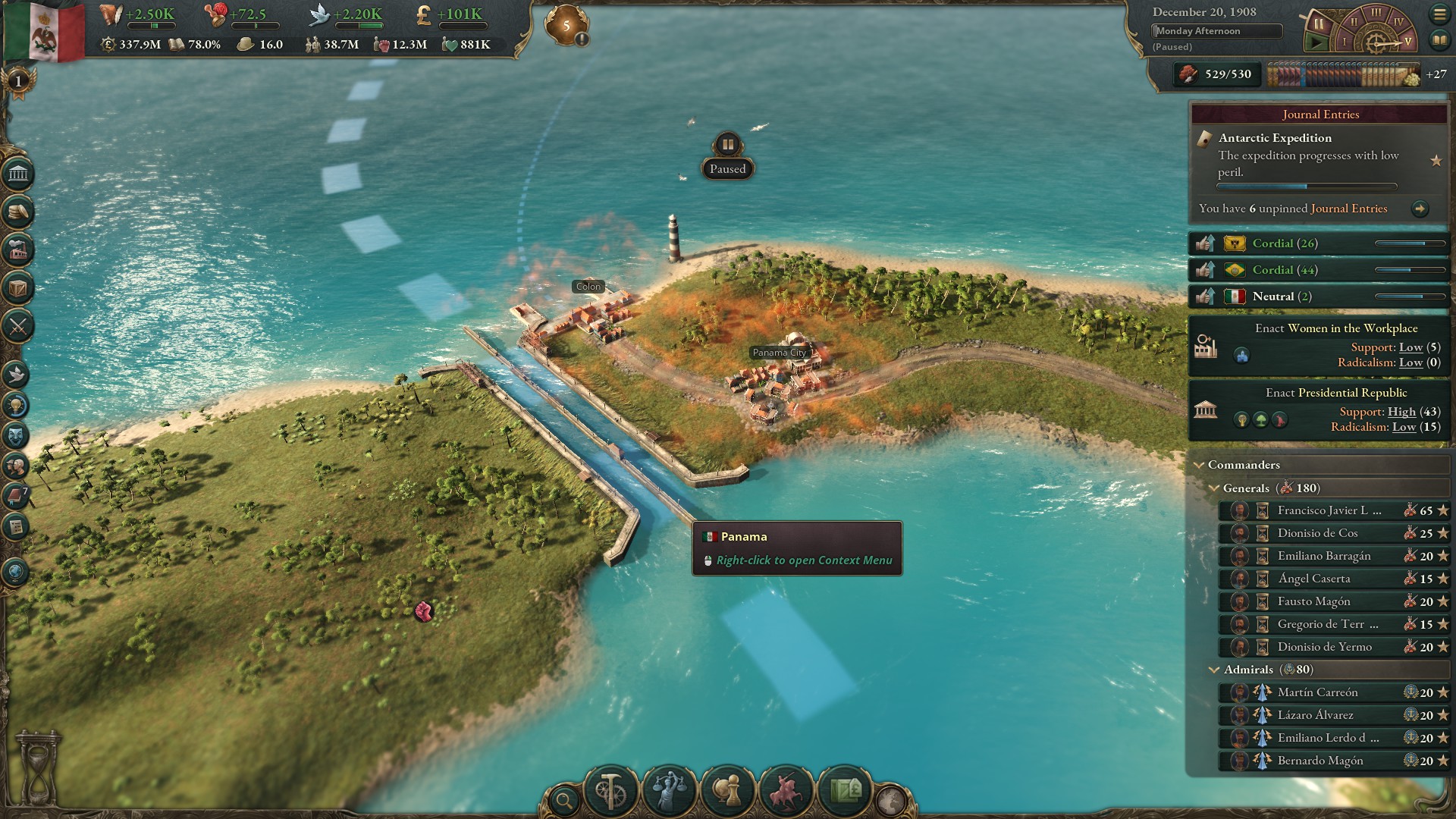
Task: Open the Diplomatic lens with globe and pawn
Action: pyautogui.click(x=727, y=791)
